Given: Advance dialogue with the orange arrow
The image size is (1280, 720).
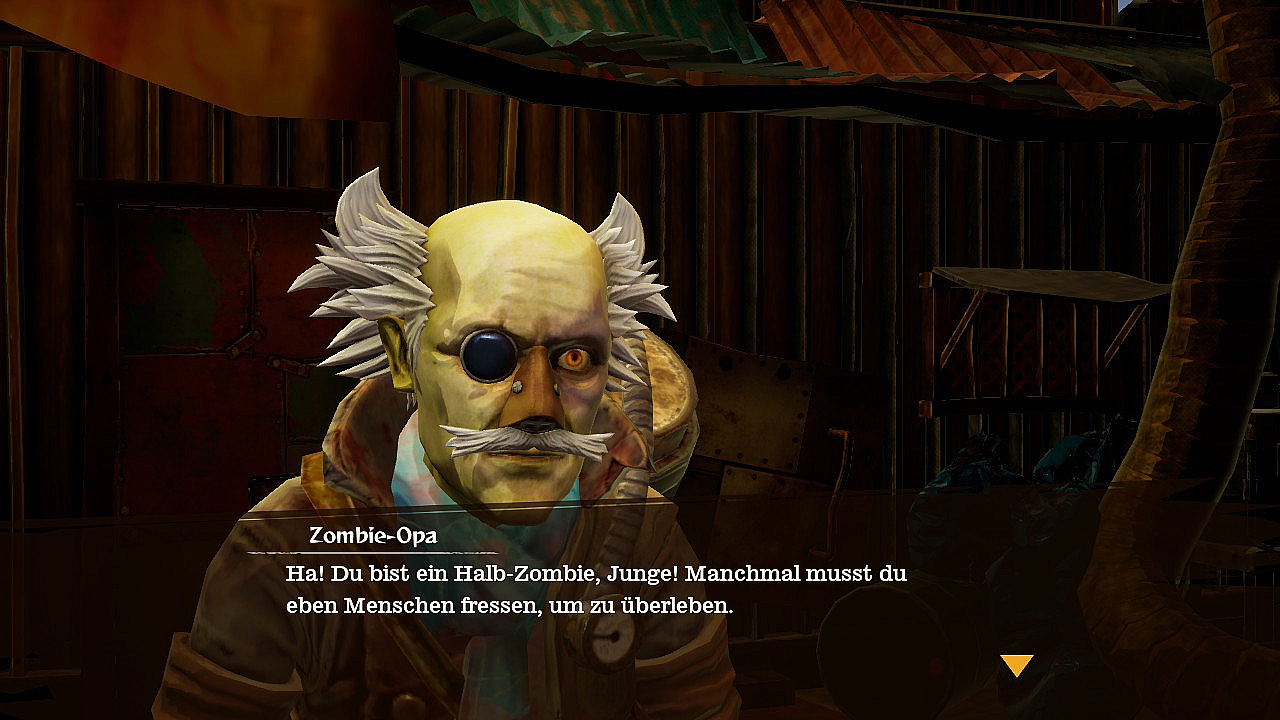Looking at the screenshot, I should tap(1016, 665).
